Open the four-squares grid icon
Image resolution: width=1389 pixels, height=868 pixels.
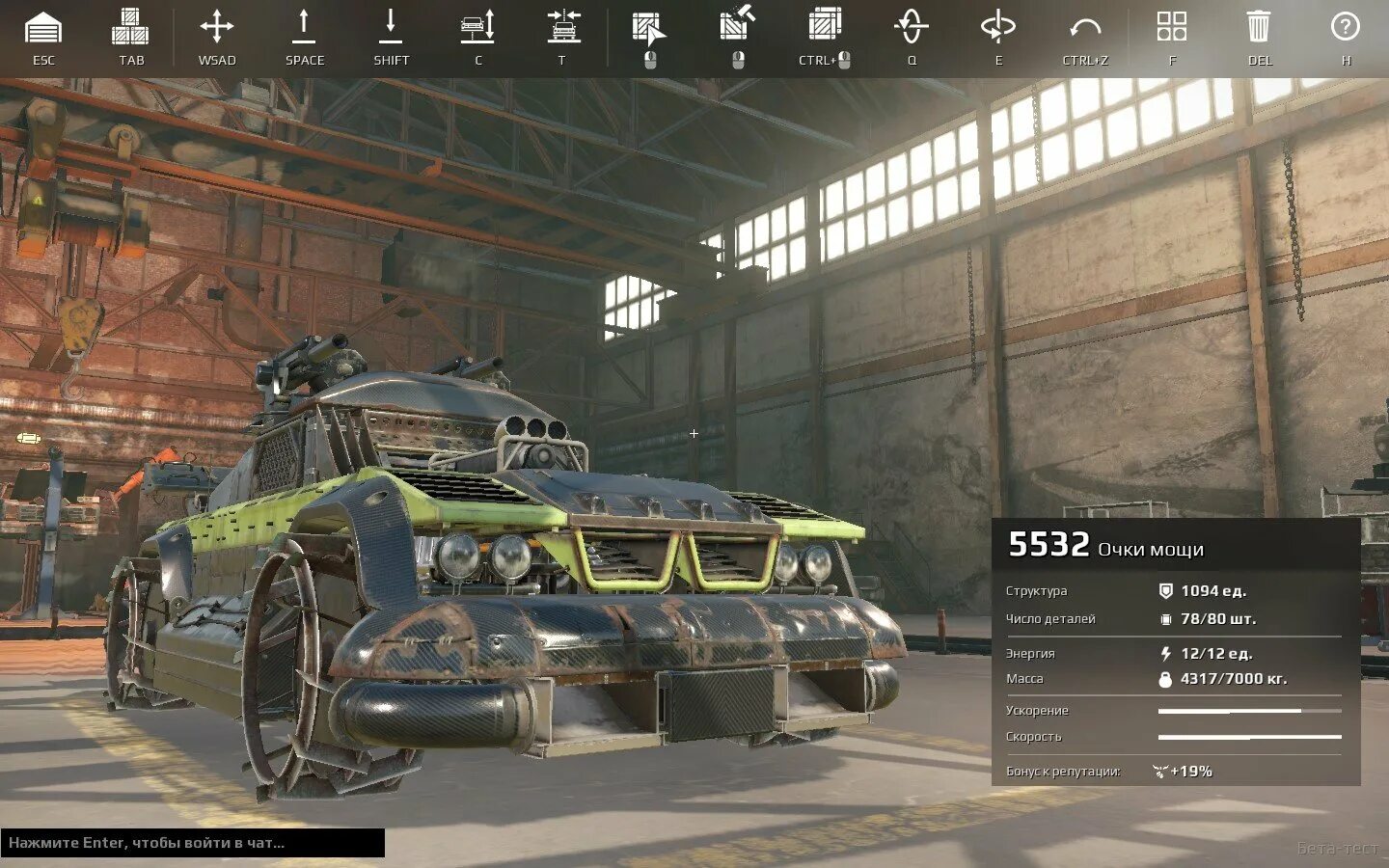1172,27
